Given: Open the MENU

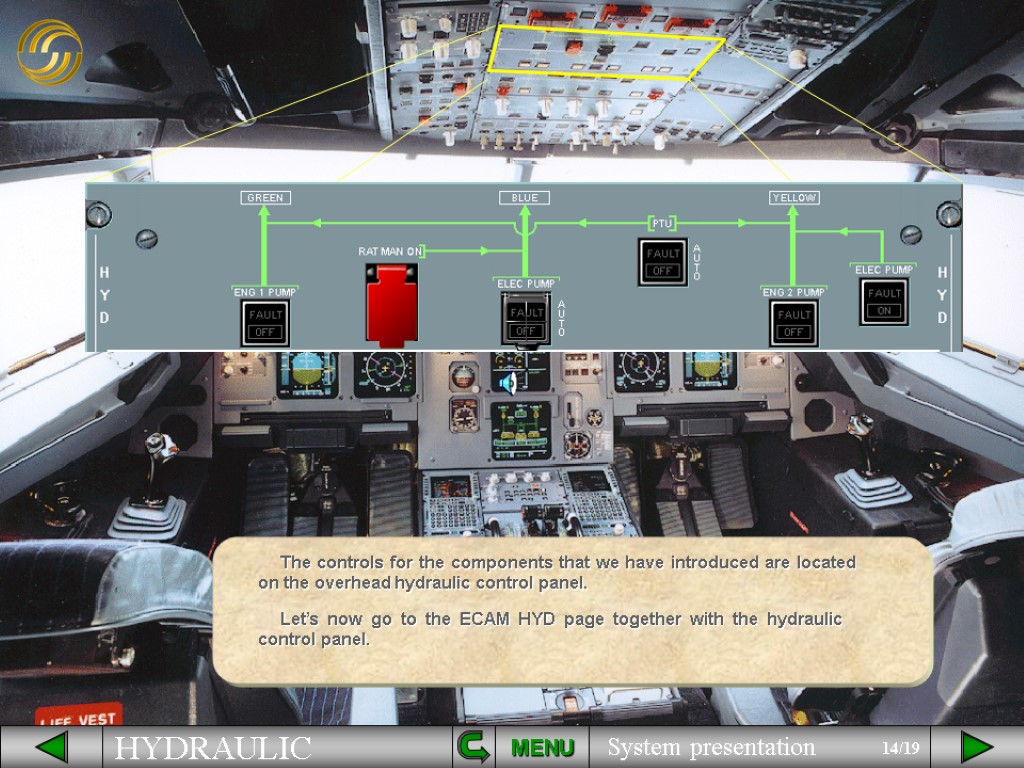Looking at the screenshot, I should click(x=542, y=747).
